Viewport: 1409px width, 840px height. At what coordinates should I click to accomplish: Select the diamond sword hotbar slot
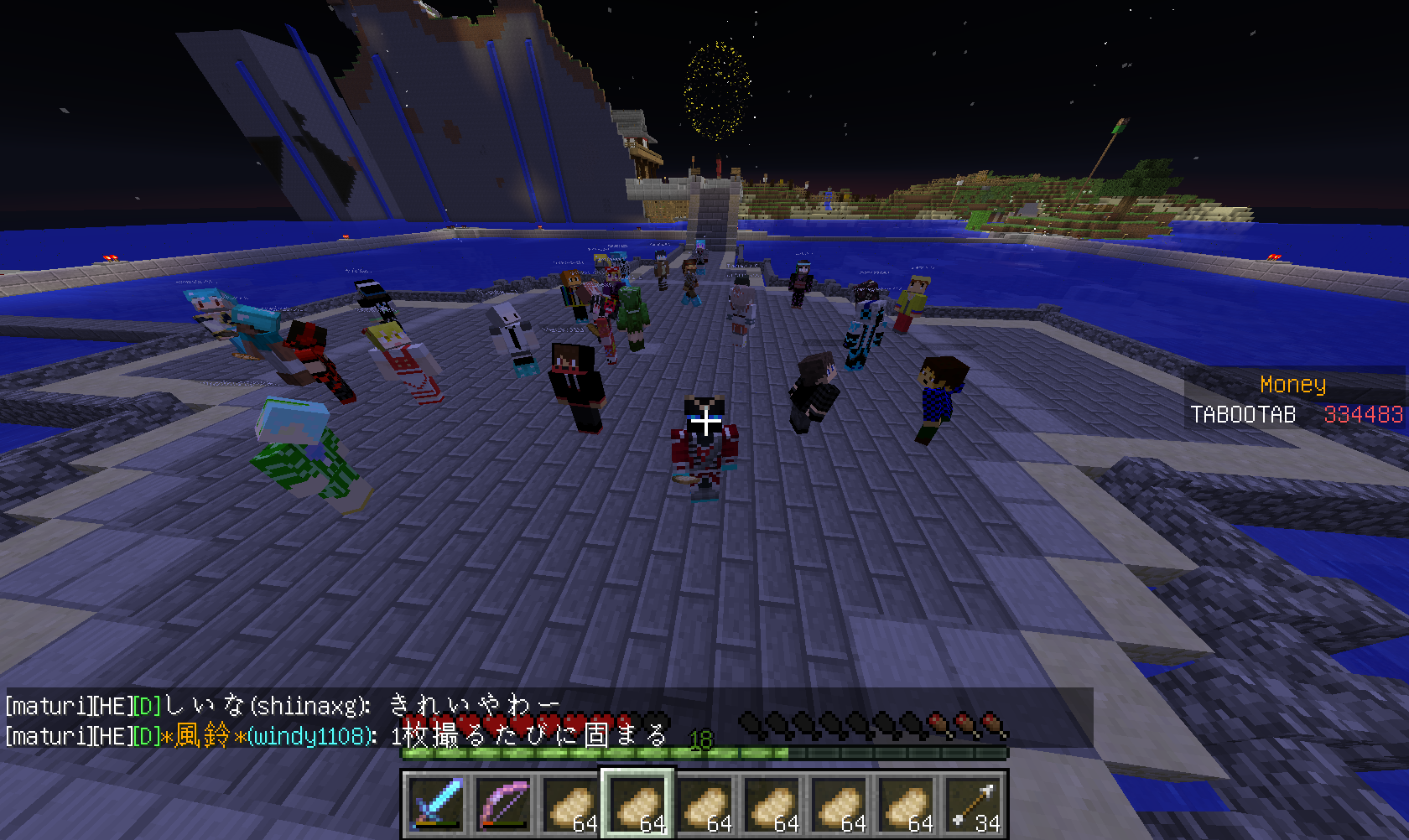click(x=436, y=805)
